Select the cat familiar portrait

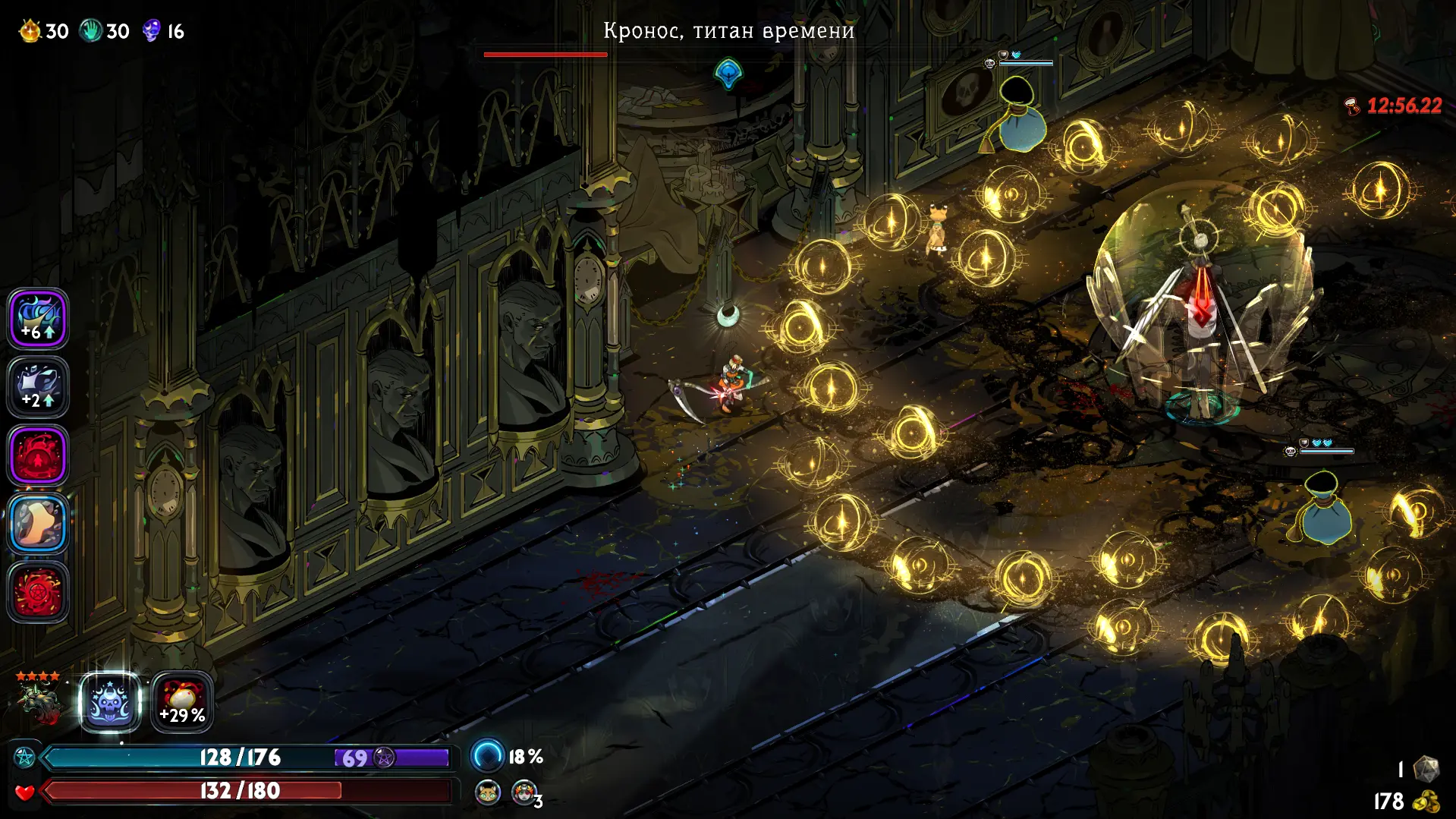pyautogui.click(x=487, y=792)
